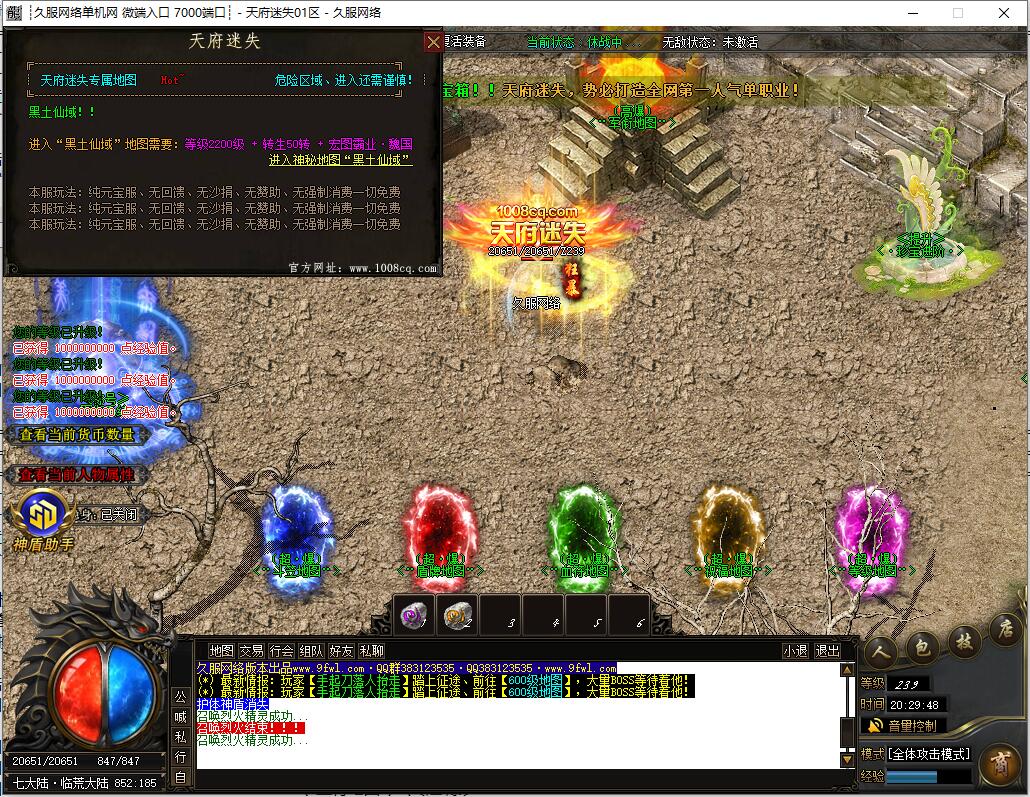Maximize the game window
Screen dimensions: 1030x797
[957, 13]
